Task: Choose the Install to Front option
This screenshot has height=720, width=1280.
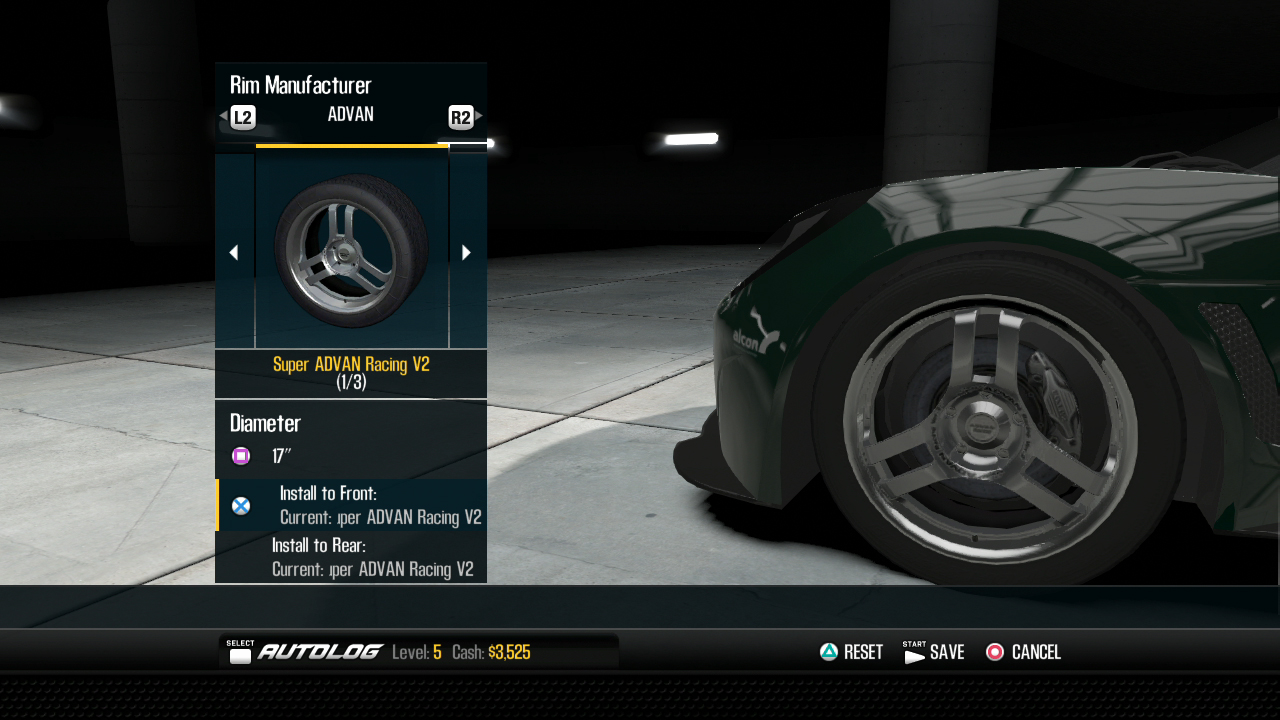Action: tap(351, 505)
